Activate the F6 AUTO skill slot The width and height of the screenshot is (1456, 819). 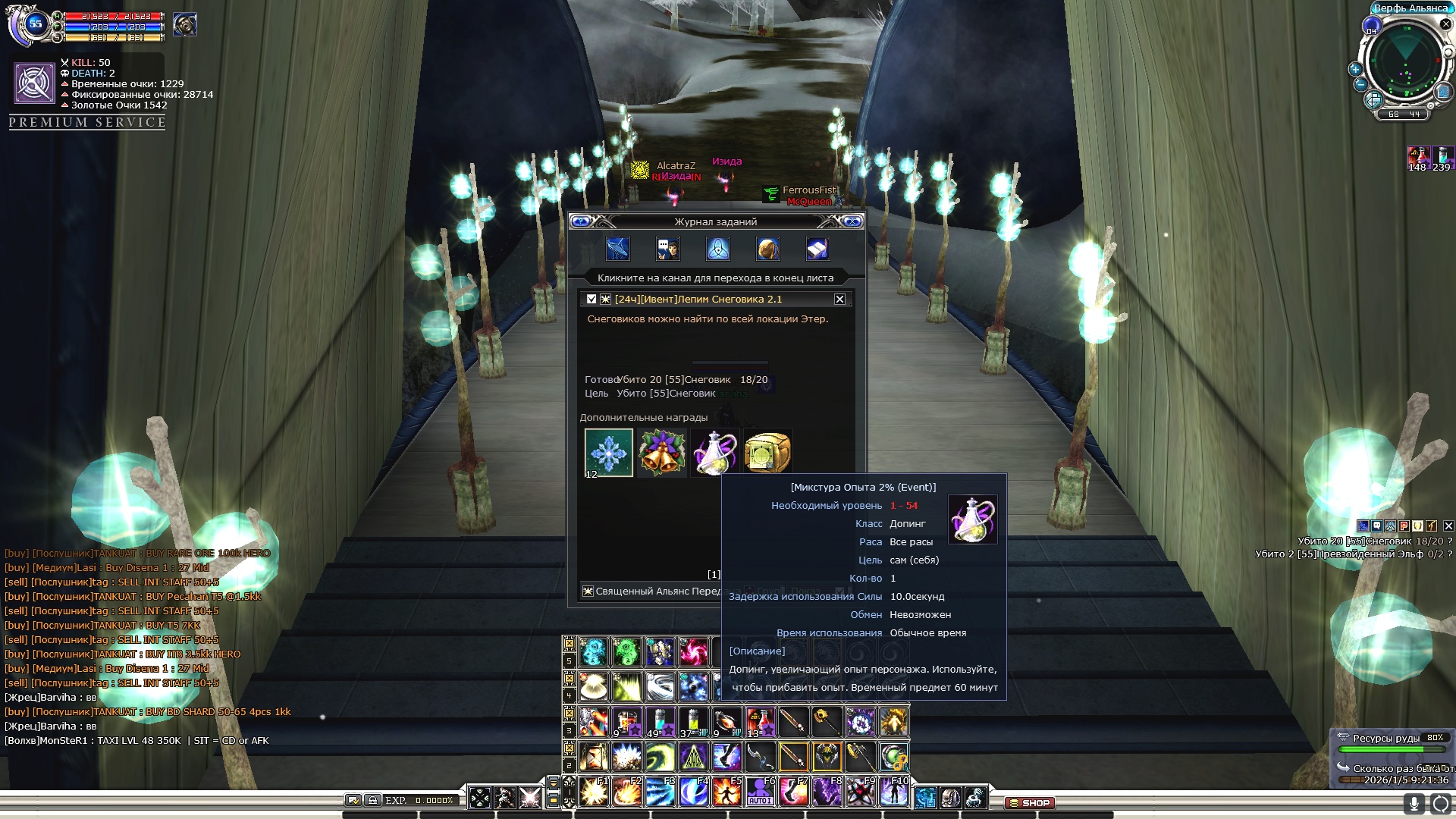(x=760, y=792)
